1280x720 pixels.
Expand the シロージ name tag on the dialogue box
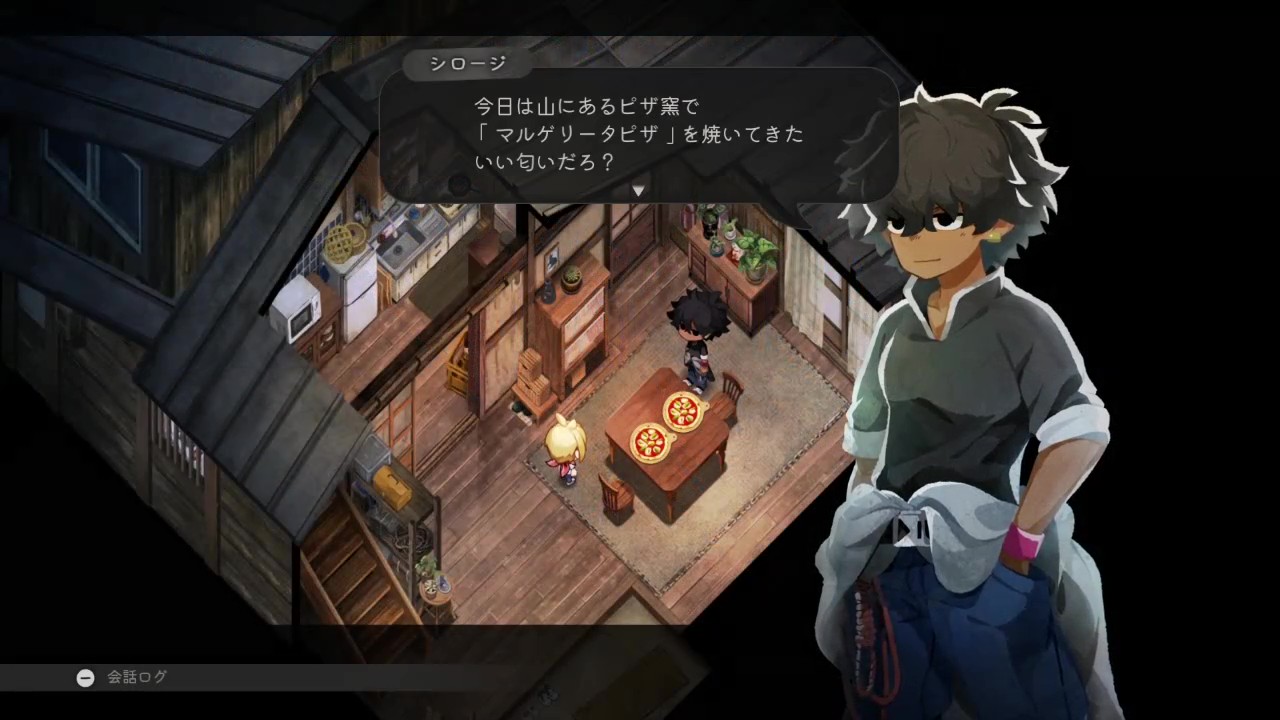pyautogui.click(x=466, y=63)
